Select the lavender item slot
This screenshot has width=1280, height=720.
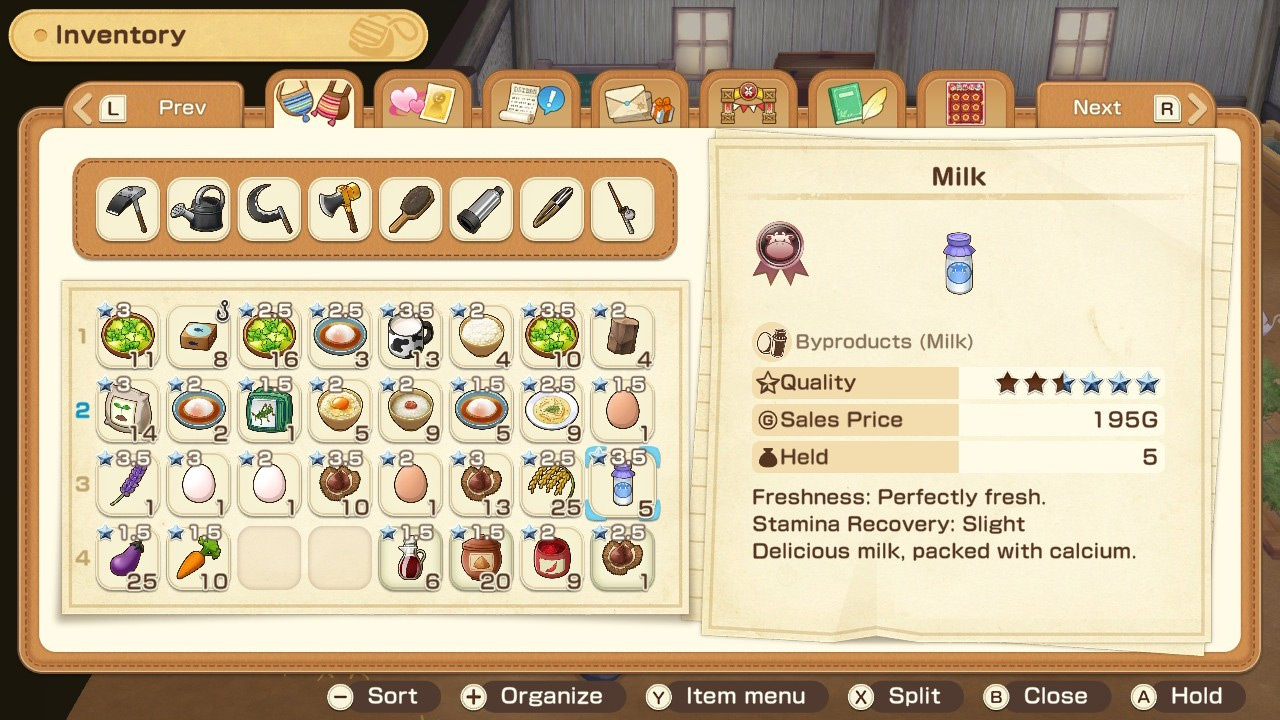pos(128,484)
